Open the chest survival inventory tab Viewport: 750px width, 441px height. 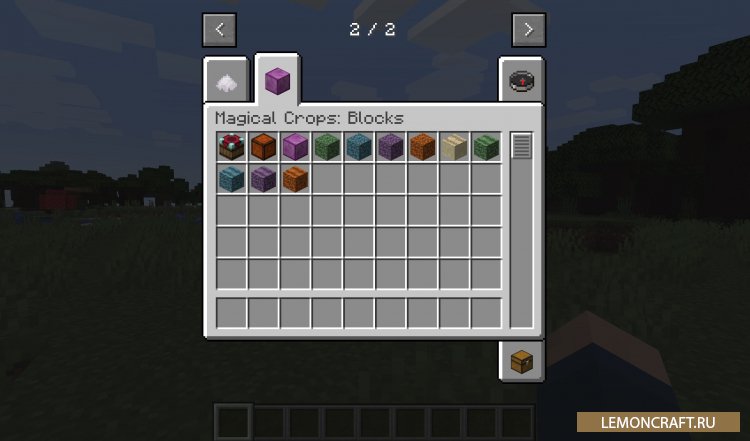(521, 361)
